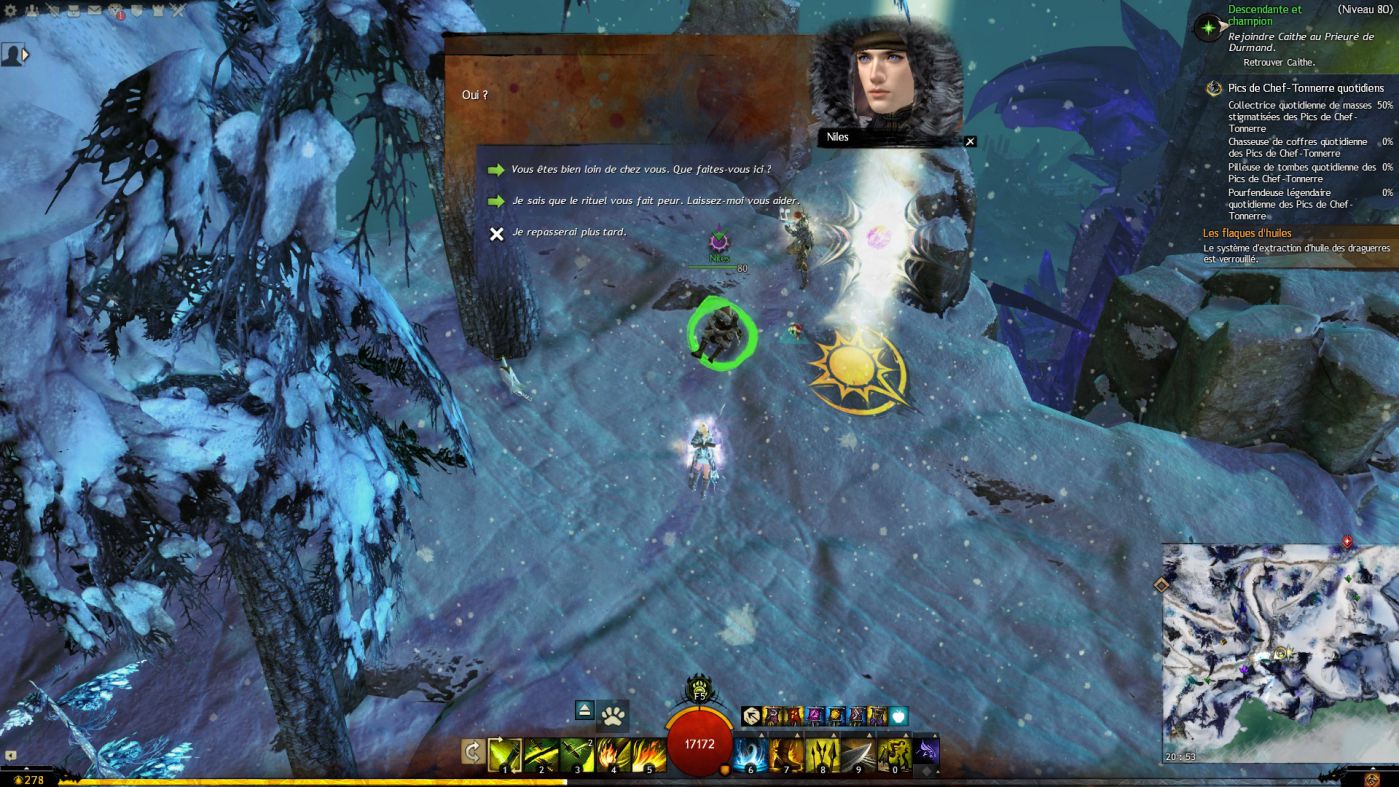This screenshot has height=787, width=1399.
Task: Close the Niles dialogue window
Action: 969,142
